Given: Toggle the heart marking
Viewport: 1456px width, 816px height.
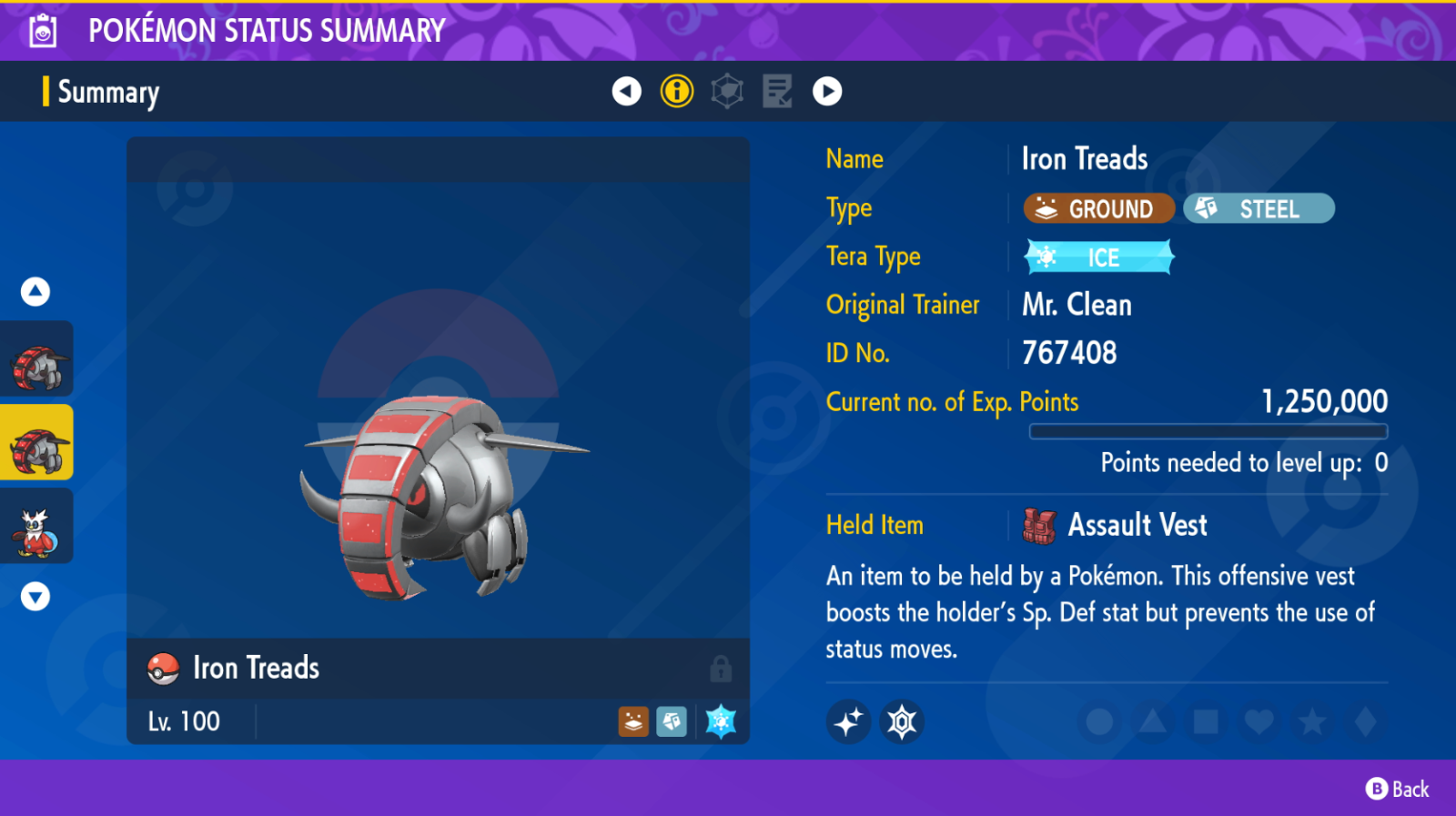Looking at the screenshot, I should (x=1259, y=722).
